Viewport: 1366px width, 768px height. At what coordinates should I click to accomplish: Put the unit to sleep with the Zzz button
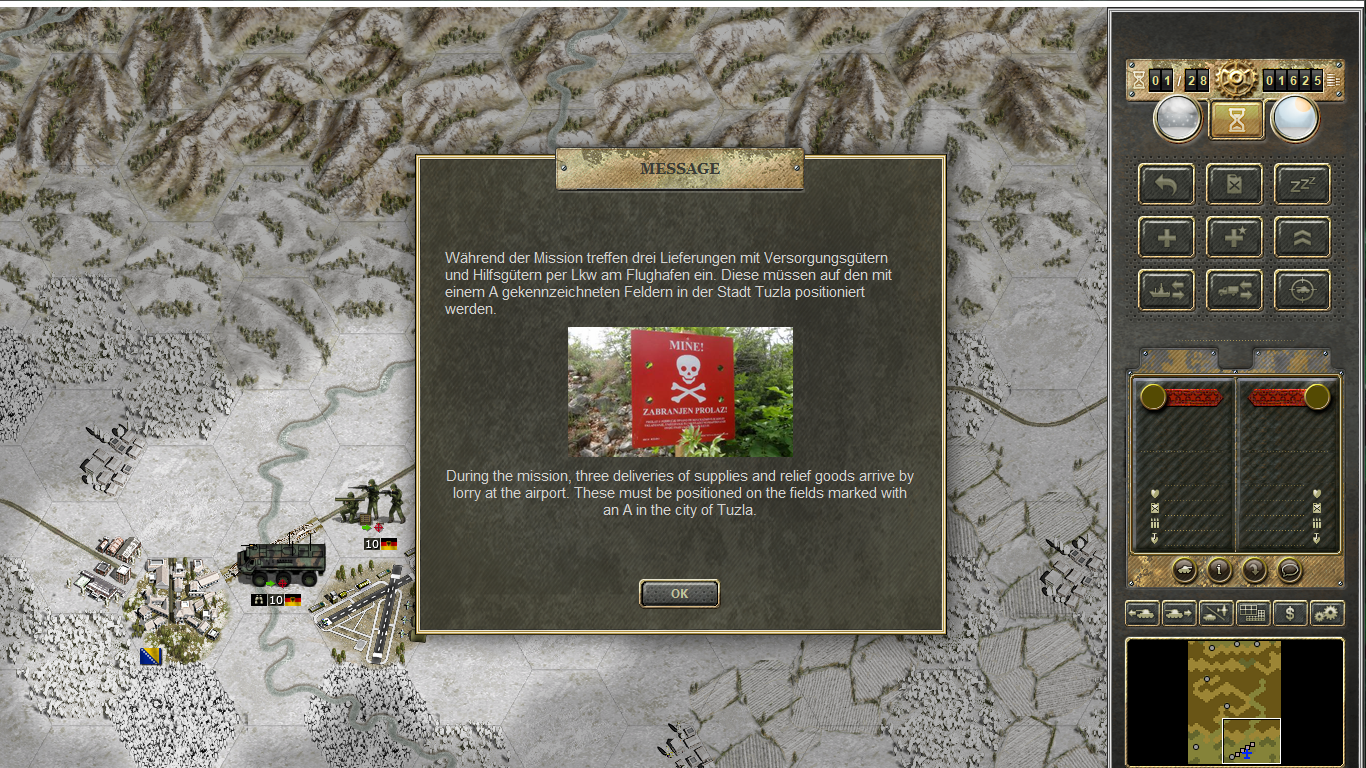tap(1302, 185)
